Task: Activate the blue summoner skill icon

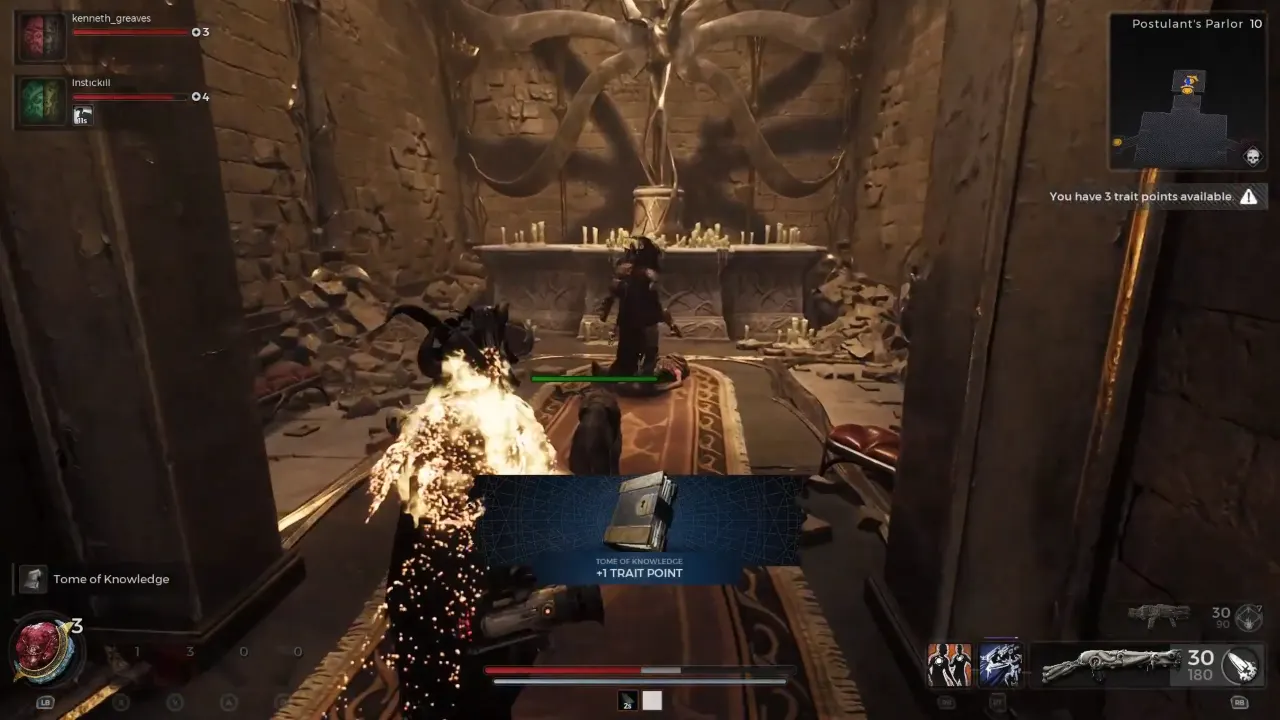Action: [x=1002, y=663]
